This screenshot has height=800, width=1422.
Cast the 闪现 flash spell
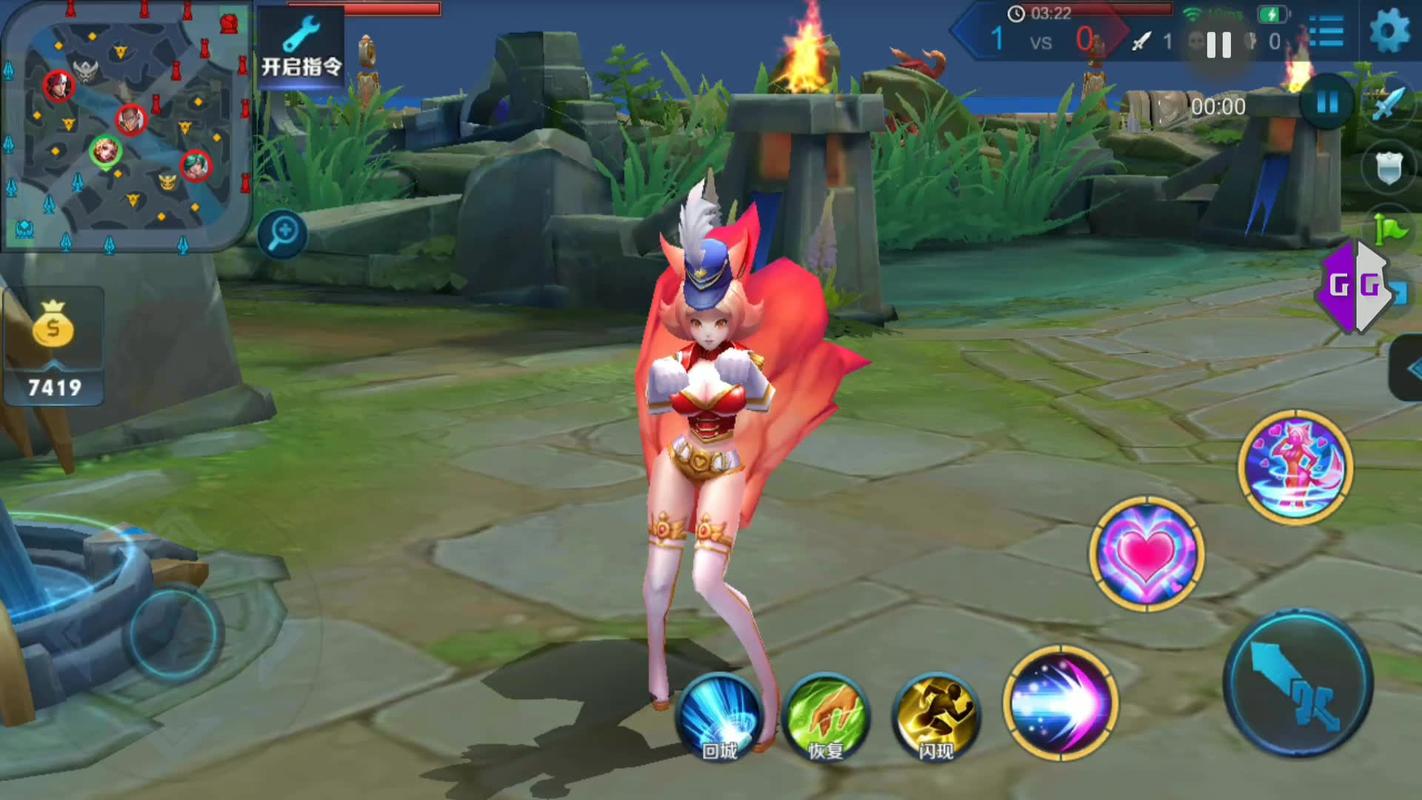click(x=935, y=716)
